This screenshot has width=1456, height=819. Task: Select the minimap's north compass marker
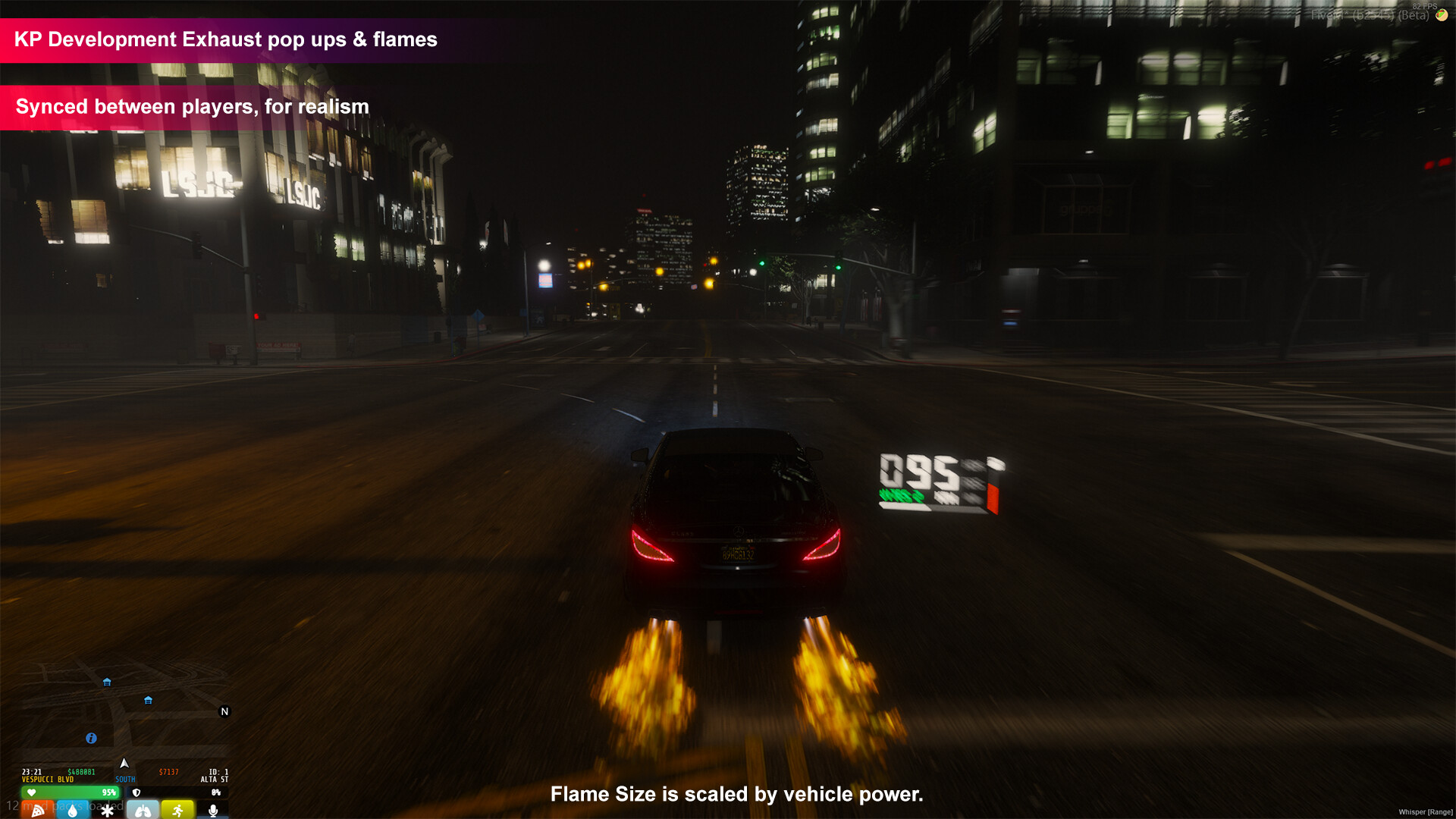224,711
